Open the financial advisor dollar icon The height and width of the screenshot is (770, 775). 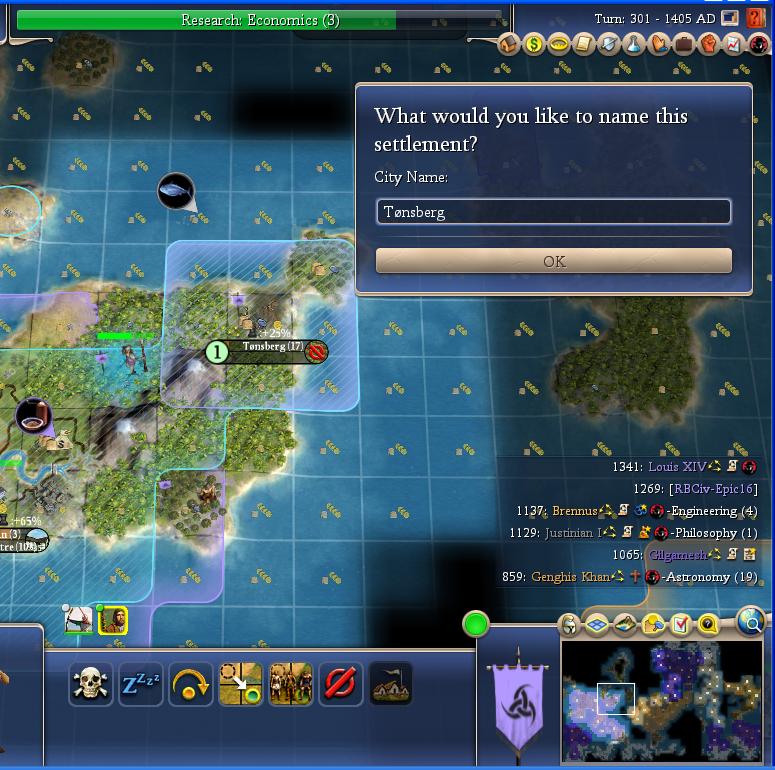point(535,45)
